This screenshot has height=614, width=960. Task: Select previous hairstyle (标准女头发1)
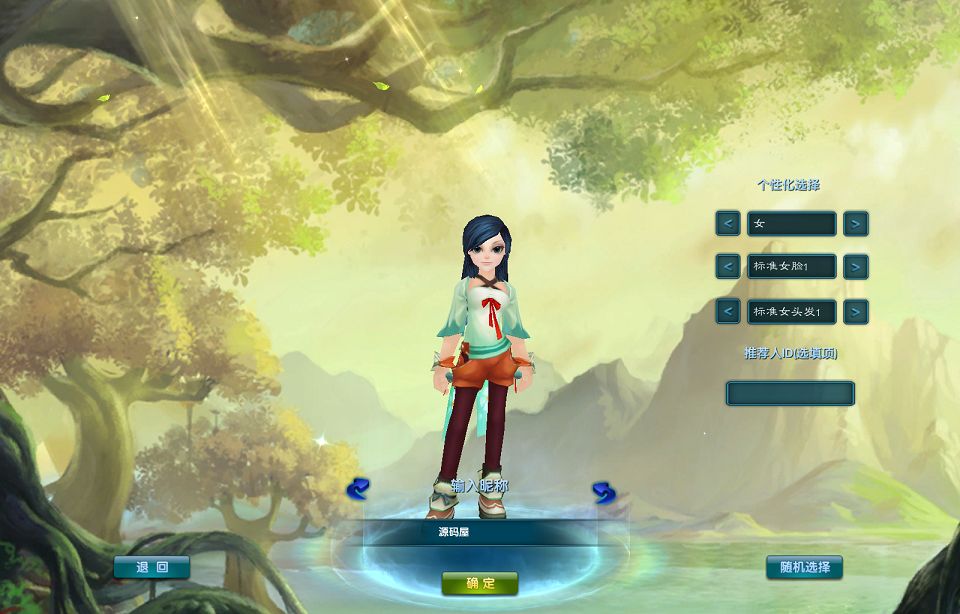[728, 311]
